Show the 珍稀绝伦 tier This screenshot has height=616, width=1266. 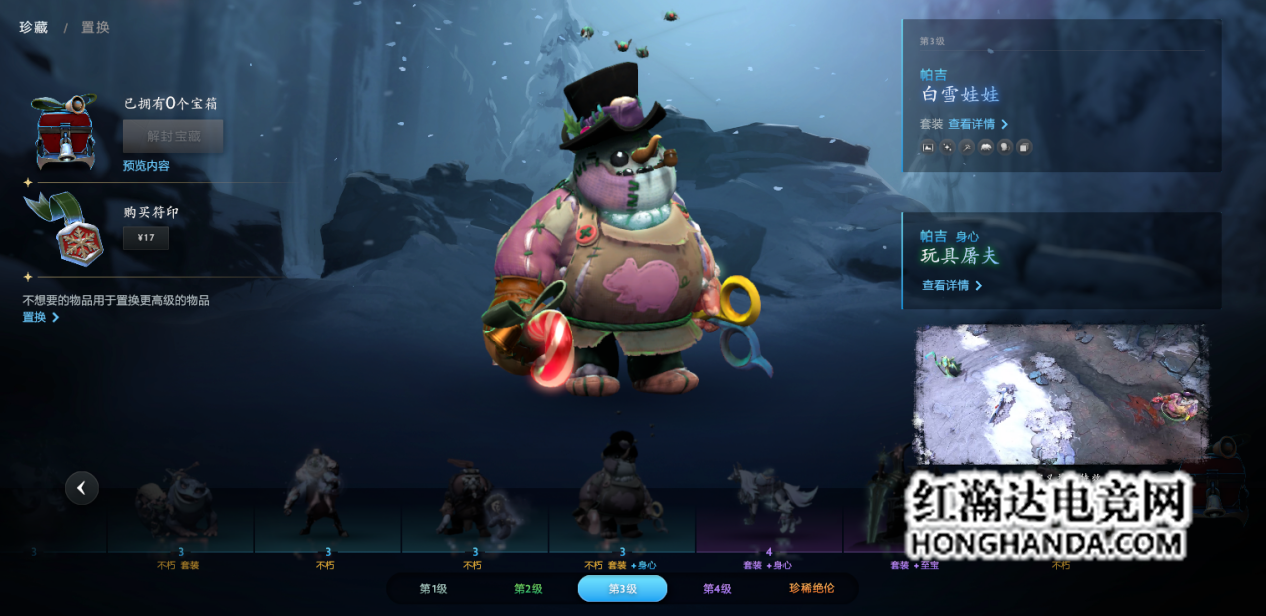pos(811,589)
